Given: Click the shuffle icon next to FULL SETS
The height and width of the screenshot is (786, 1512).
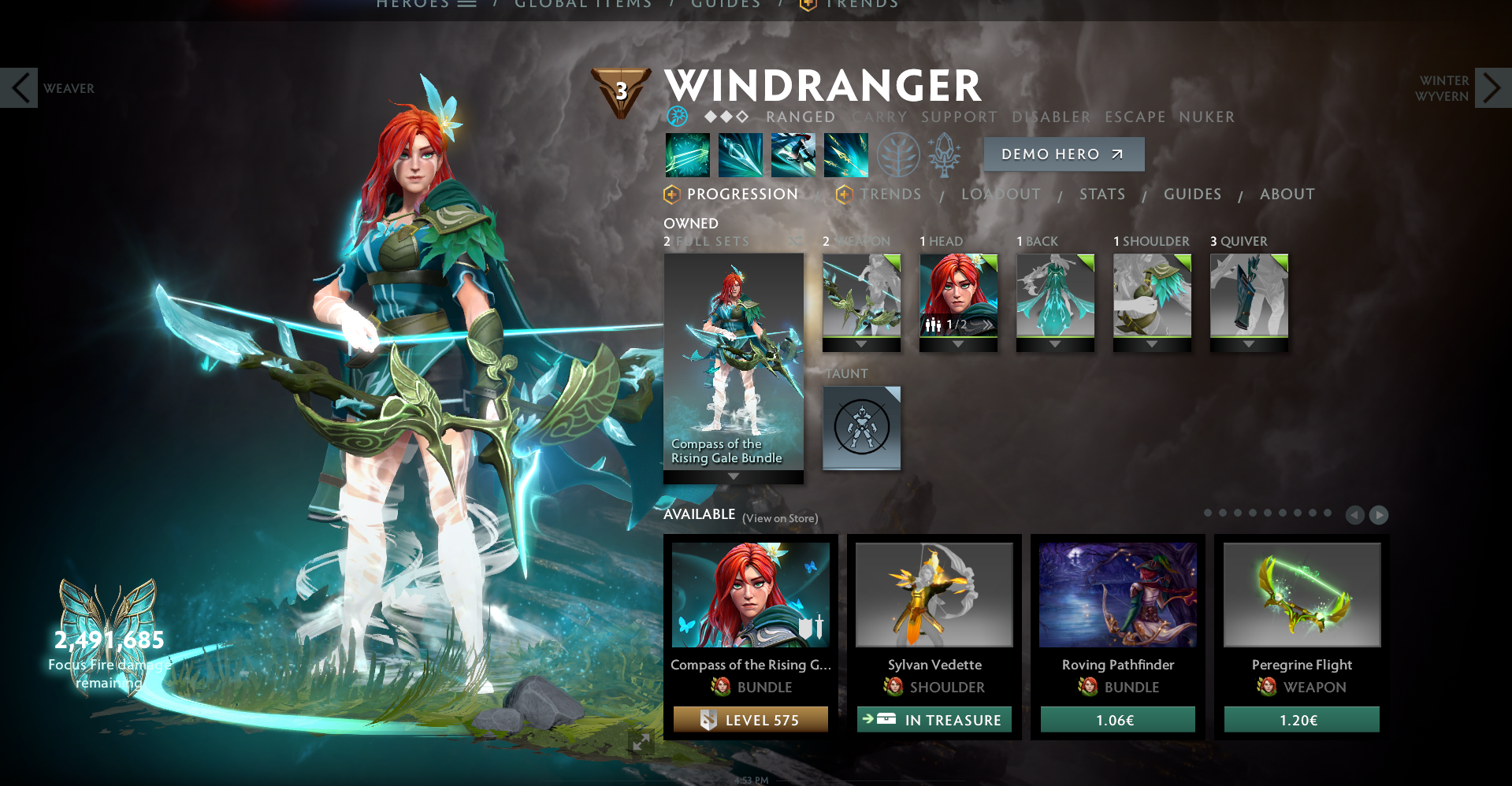Looking at the screenshot, I should pyautogui.click(x=796, y=241).
